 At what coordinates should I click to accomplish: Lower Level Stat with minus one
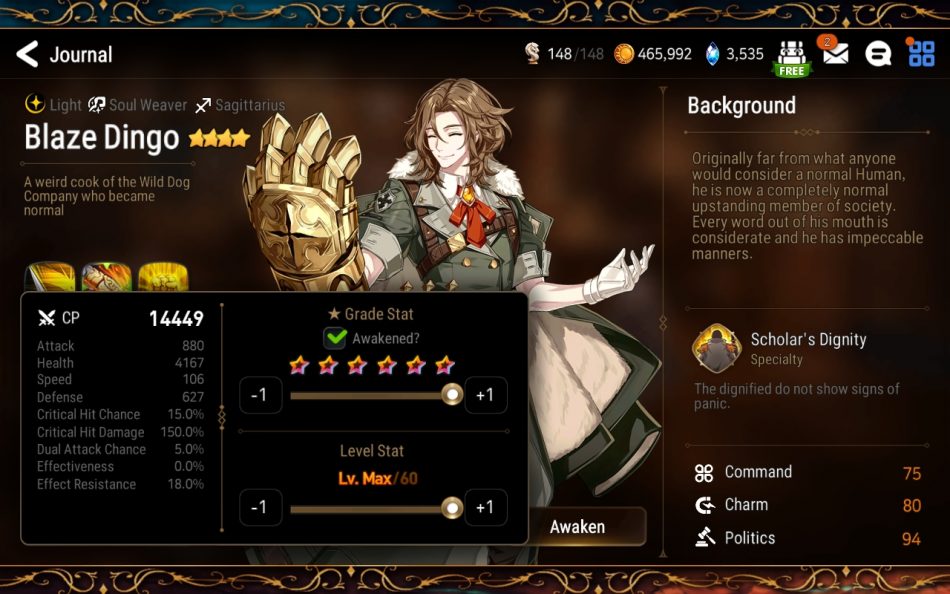click(x=259, y=508)
